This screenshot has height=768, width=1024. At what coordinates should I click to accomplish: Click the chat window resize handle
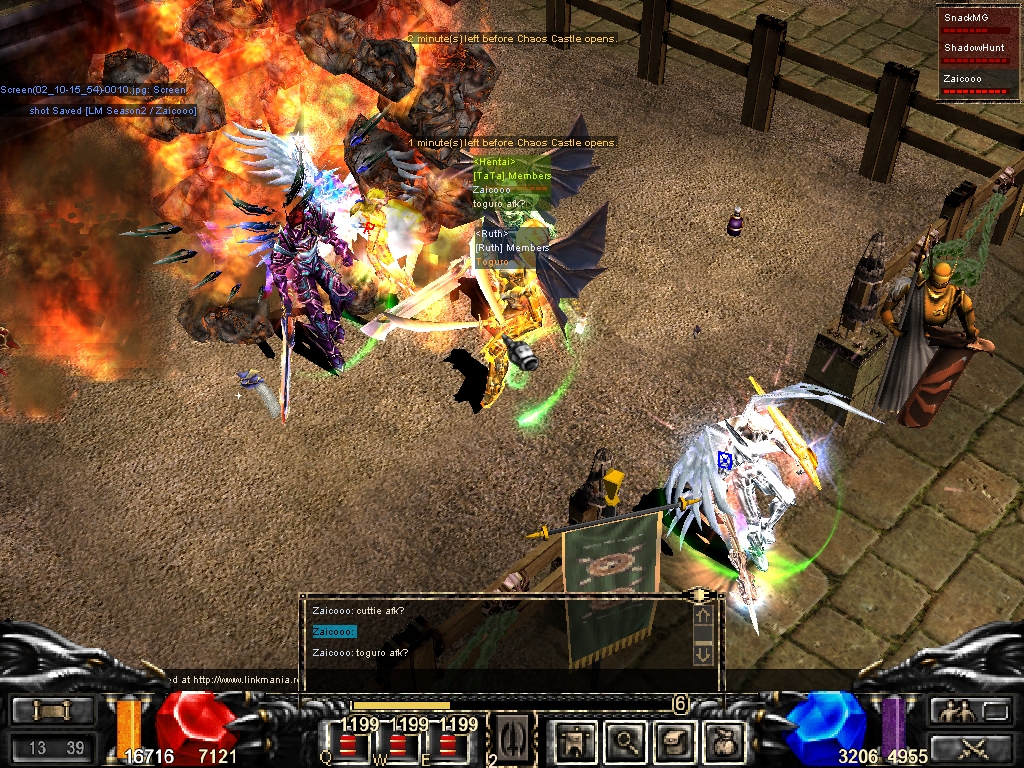[x=695, y=595]
